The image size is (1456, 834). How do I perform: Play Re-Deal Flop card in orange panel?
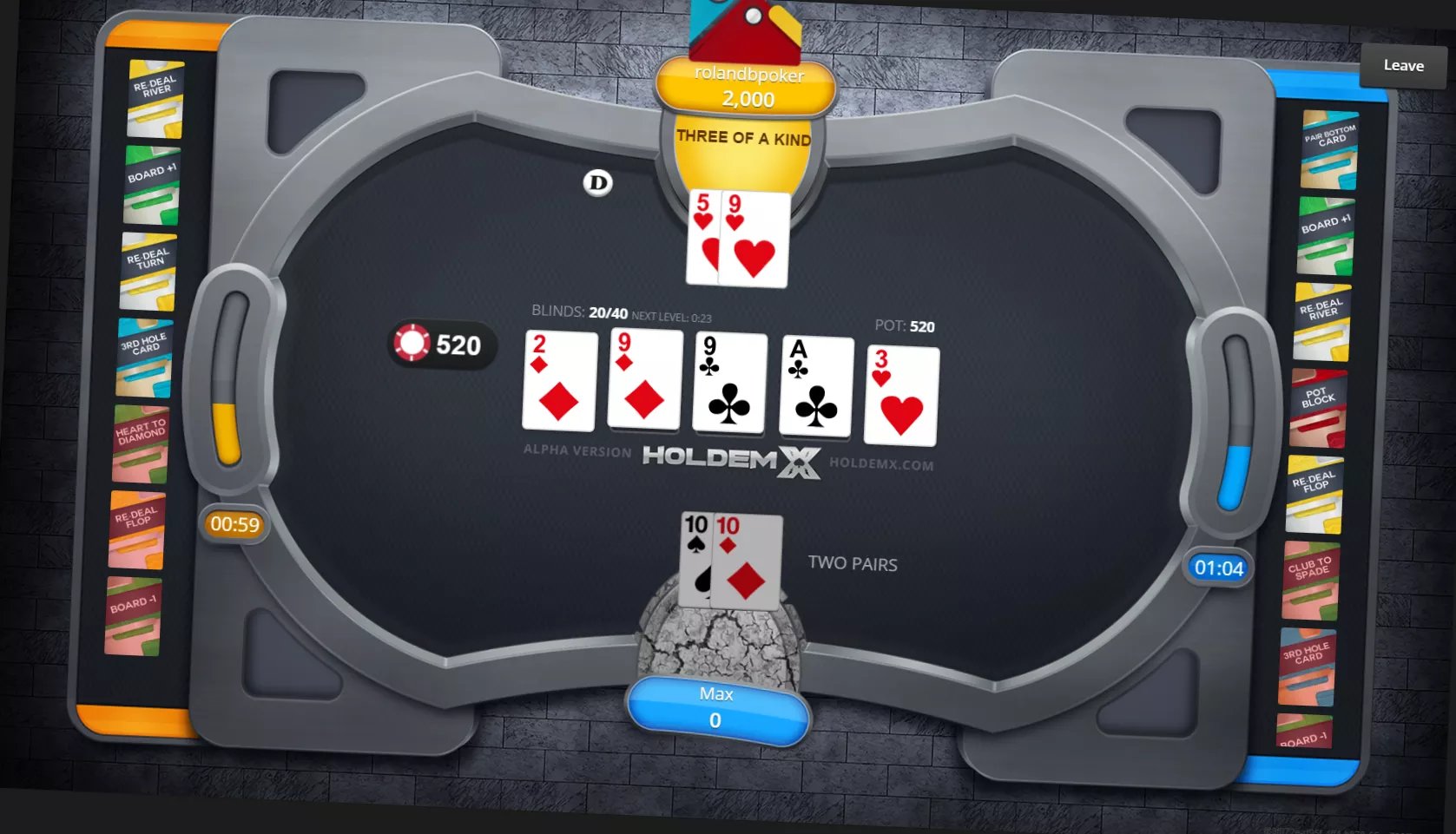(137, 529)
